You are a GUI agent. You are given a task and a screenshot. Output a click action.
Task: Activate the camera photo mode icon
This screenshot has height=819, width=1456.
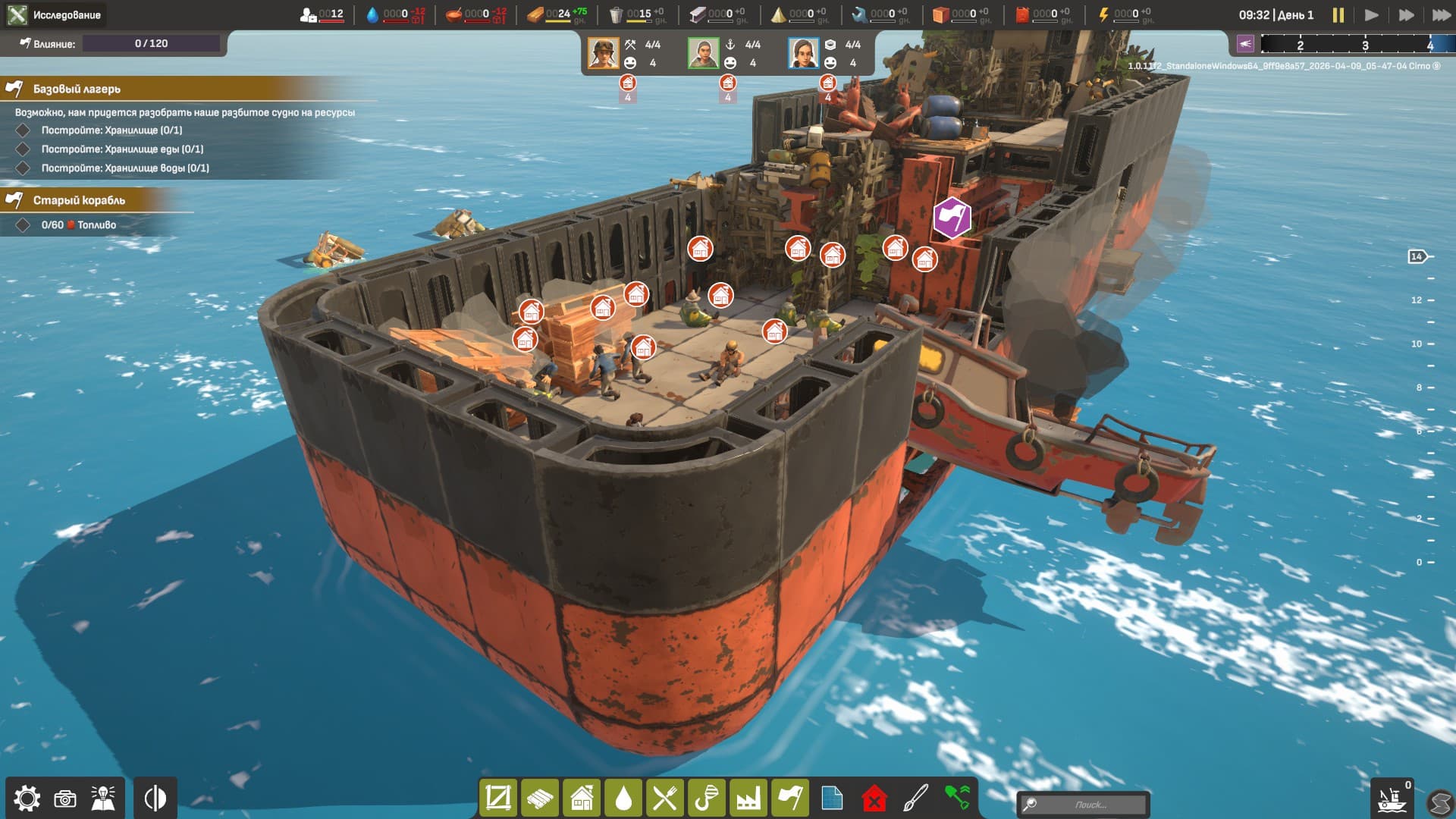pyautogui.click(x=65, y=799)
